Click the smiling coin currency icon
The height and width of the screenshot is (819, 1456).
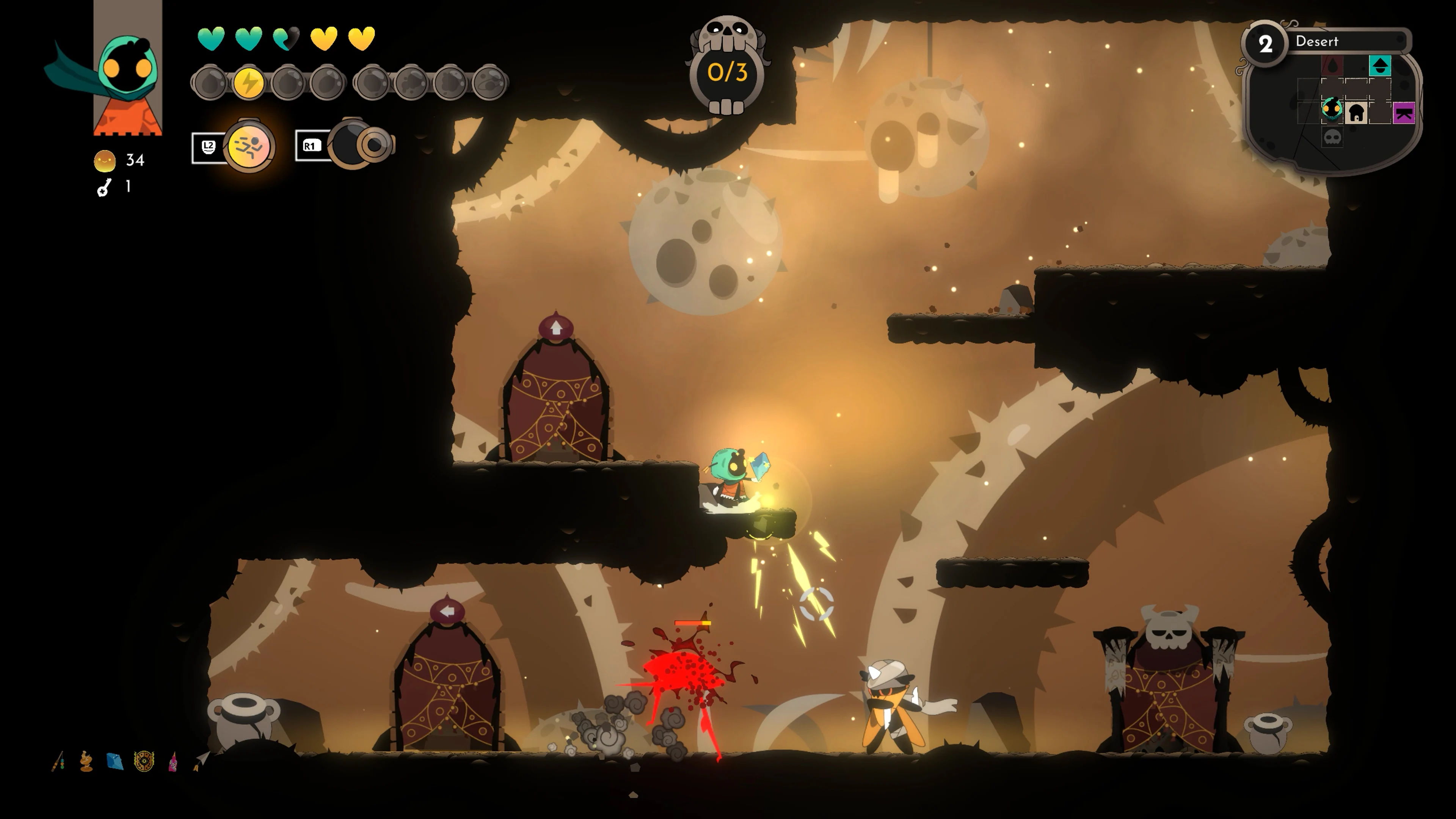tap(105, 161)
